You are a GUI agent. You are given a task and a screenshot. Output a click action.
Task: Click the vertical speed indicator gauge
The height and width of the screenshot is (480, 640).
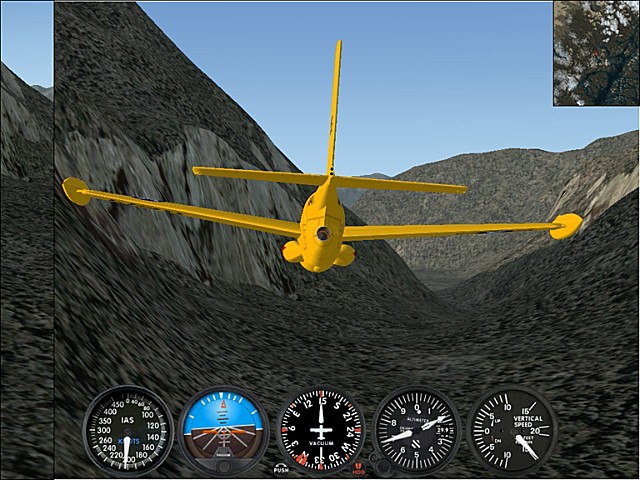tap(513, 430)
